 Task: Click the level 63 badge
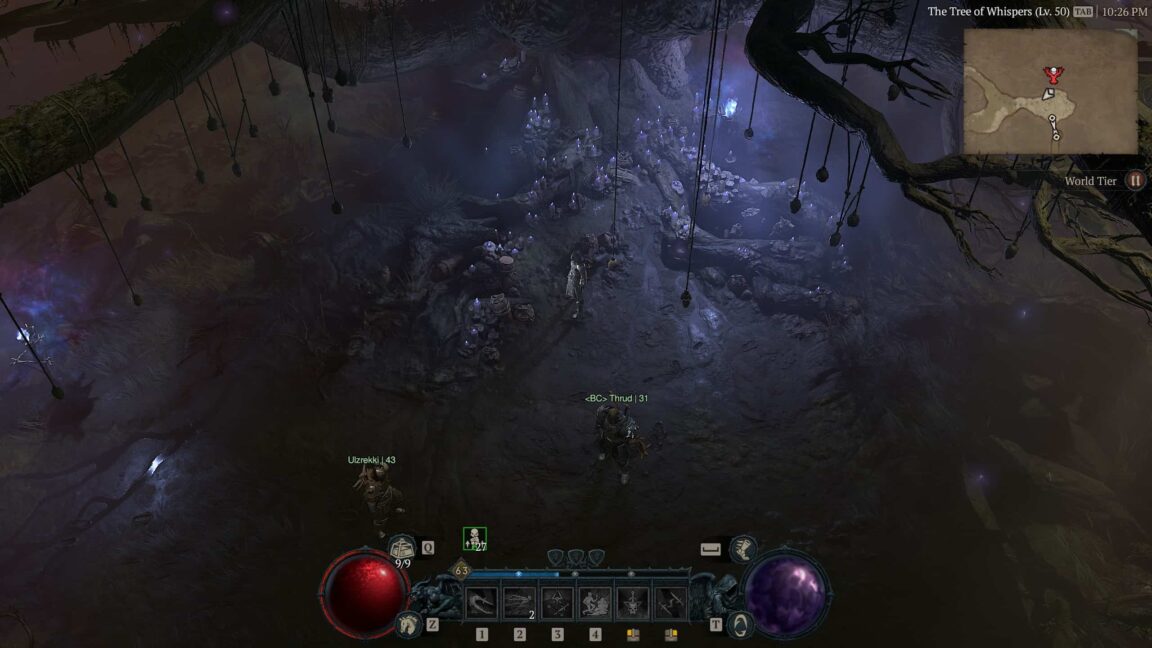coord(461,571)
